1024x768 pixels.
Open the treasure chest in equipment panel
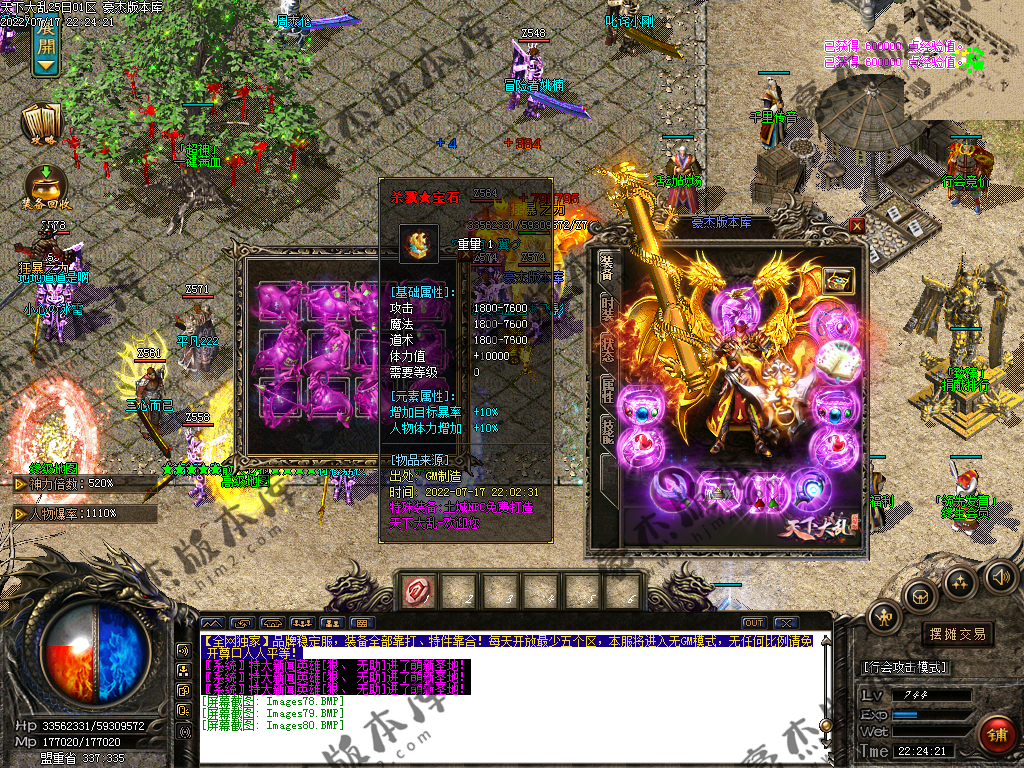[837, 281]
